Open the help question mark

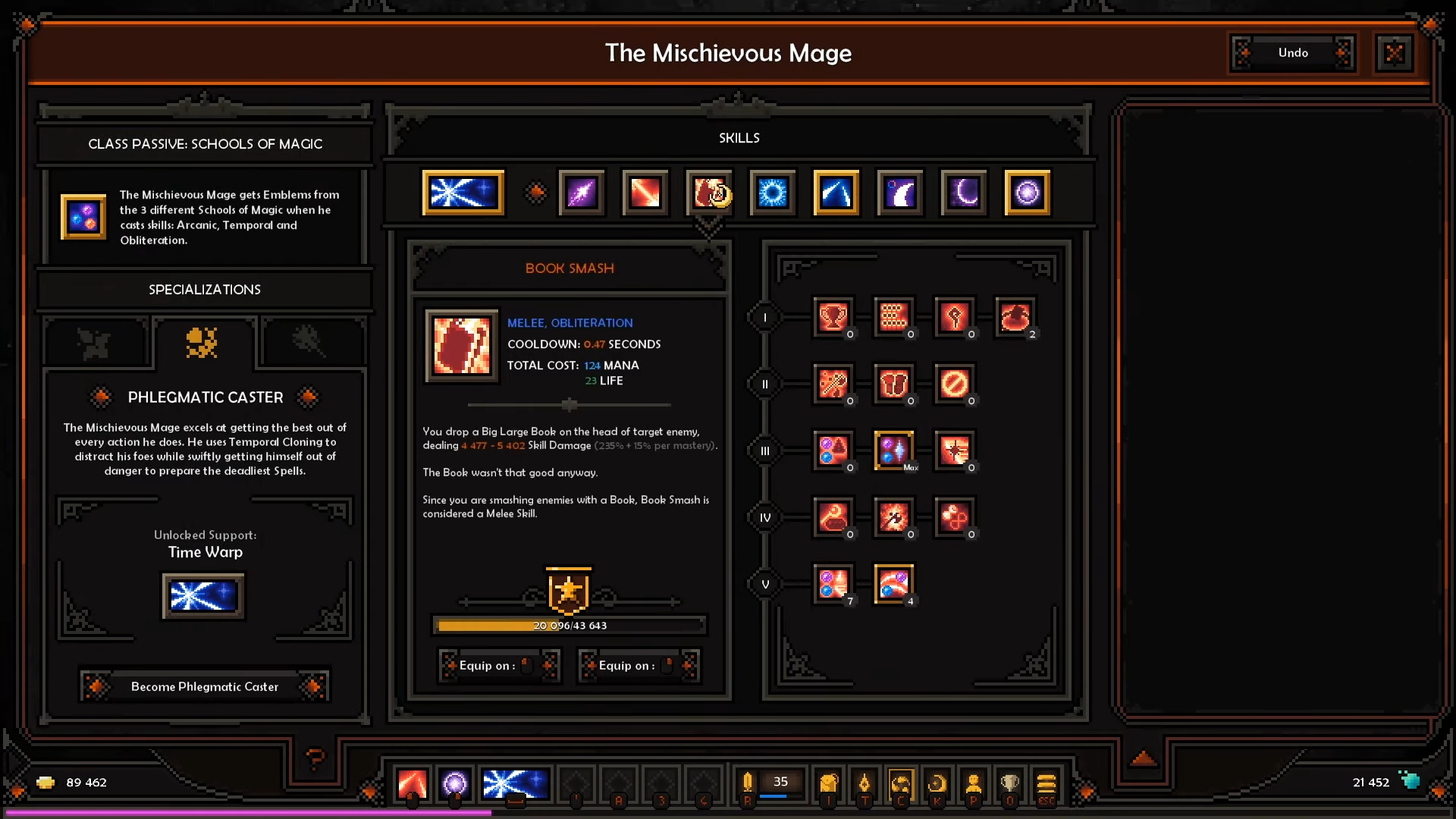[315, 757]
